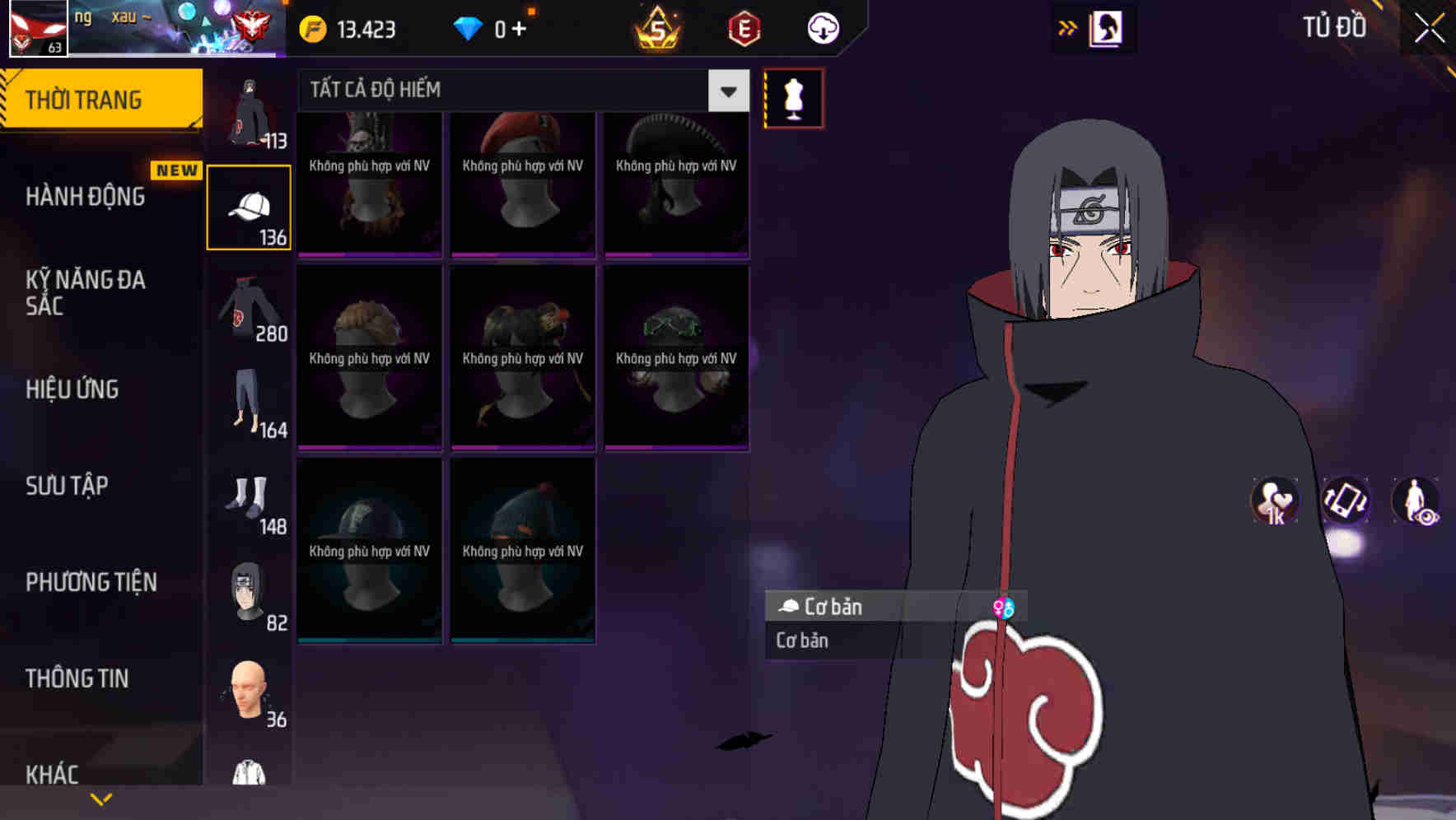
Task: Select the mannequin outfit preview icon
Action: (x=793, y=97)
